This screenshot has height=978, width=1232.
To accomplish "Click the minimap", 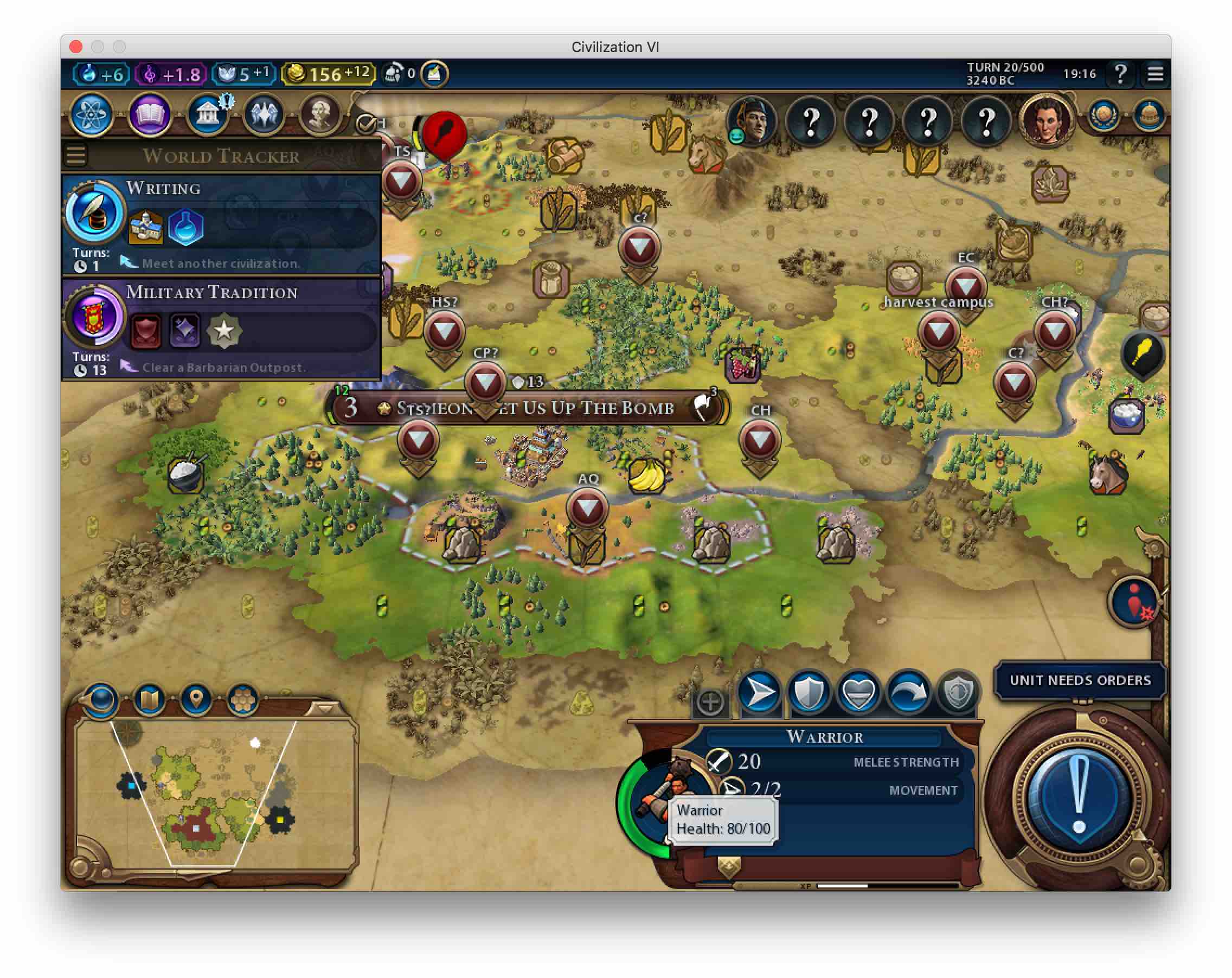I will click(x=214, y=794).
